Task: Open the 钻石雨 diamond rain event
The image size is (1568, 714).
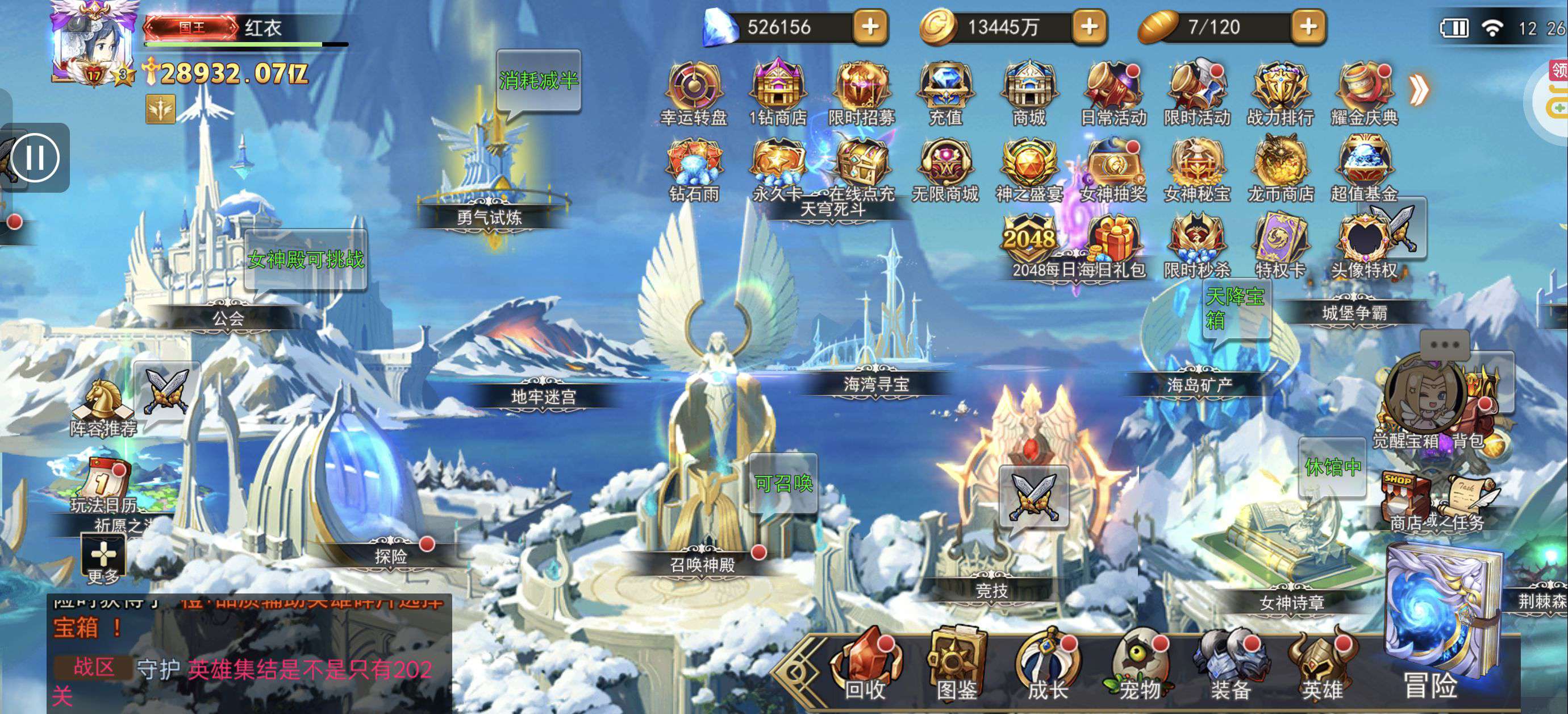Action: (x=694, y=169)
